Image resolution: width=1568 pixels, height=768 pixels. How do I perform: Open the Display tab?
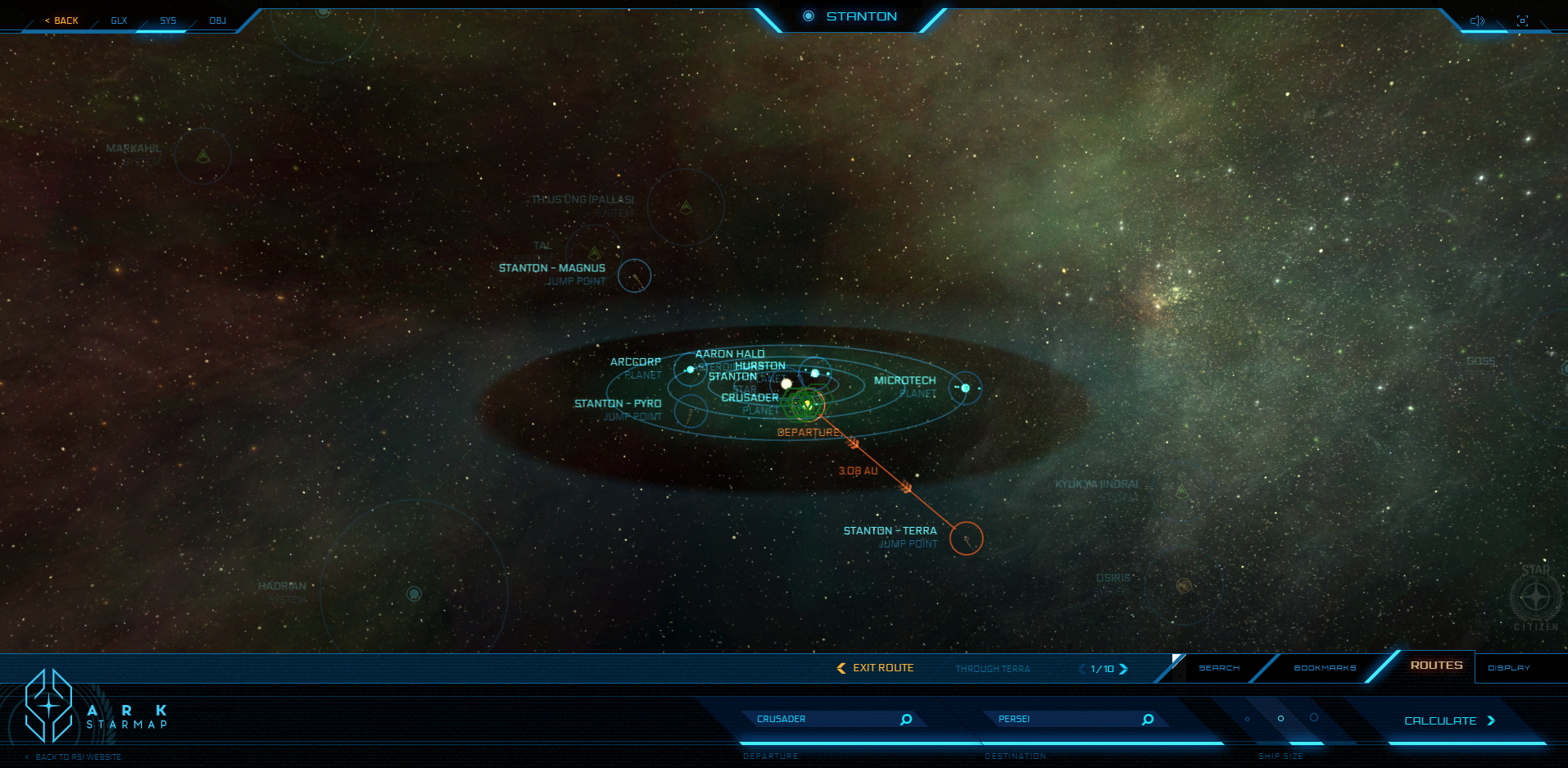pyautogui.click(x=1509, y=668)
